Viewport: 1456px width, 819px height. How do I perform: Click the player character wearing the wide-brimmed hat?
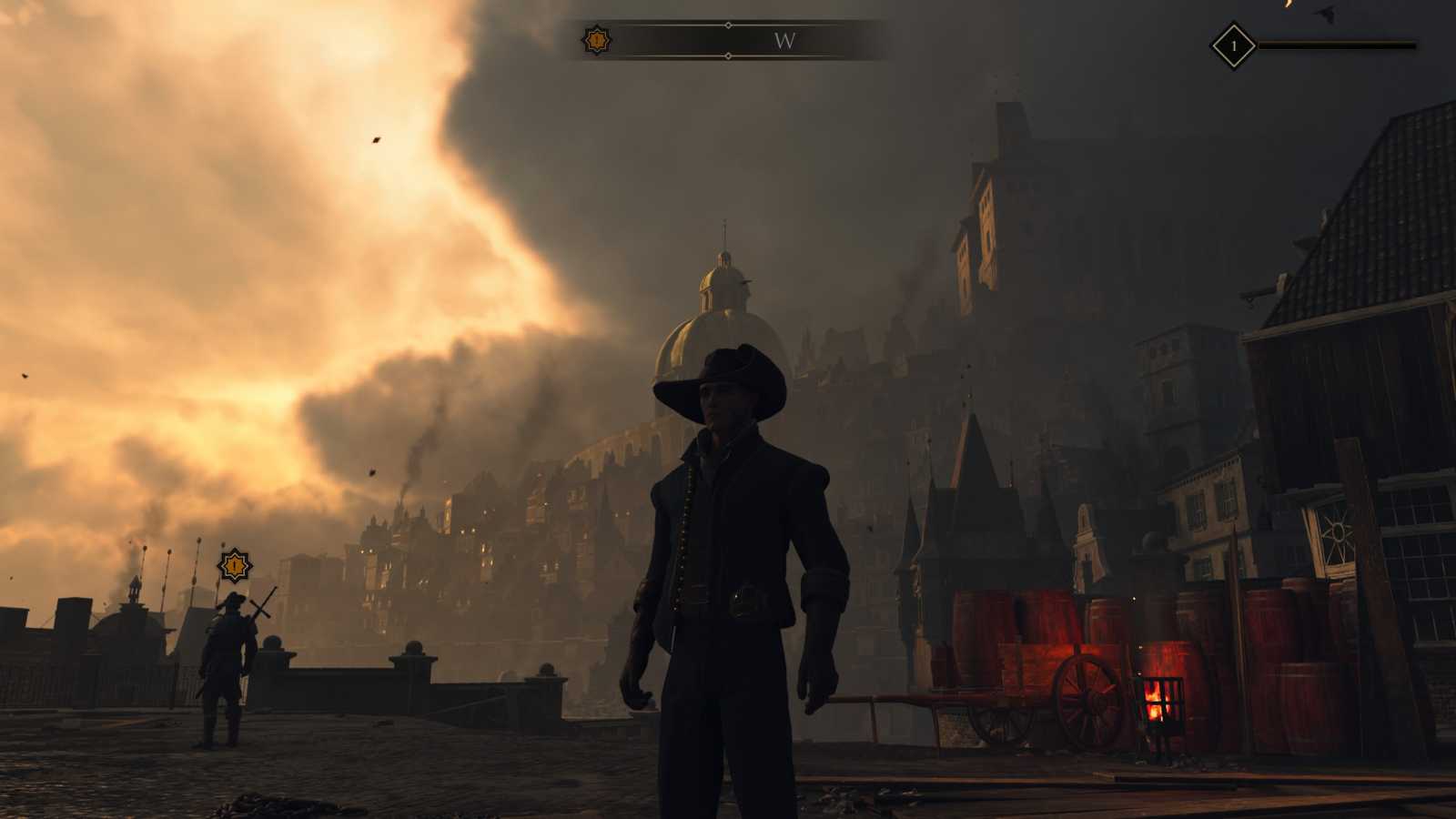728,546
